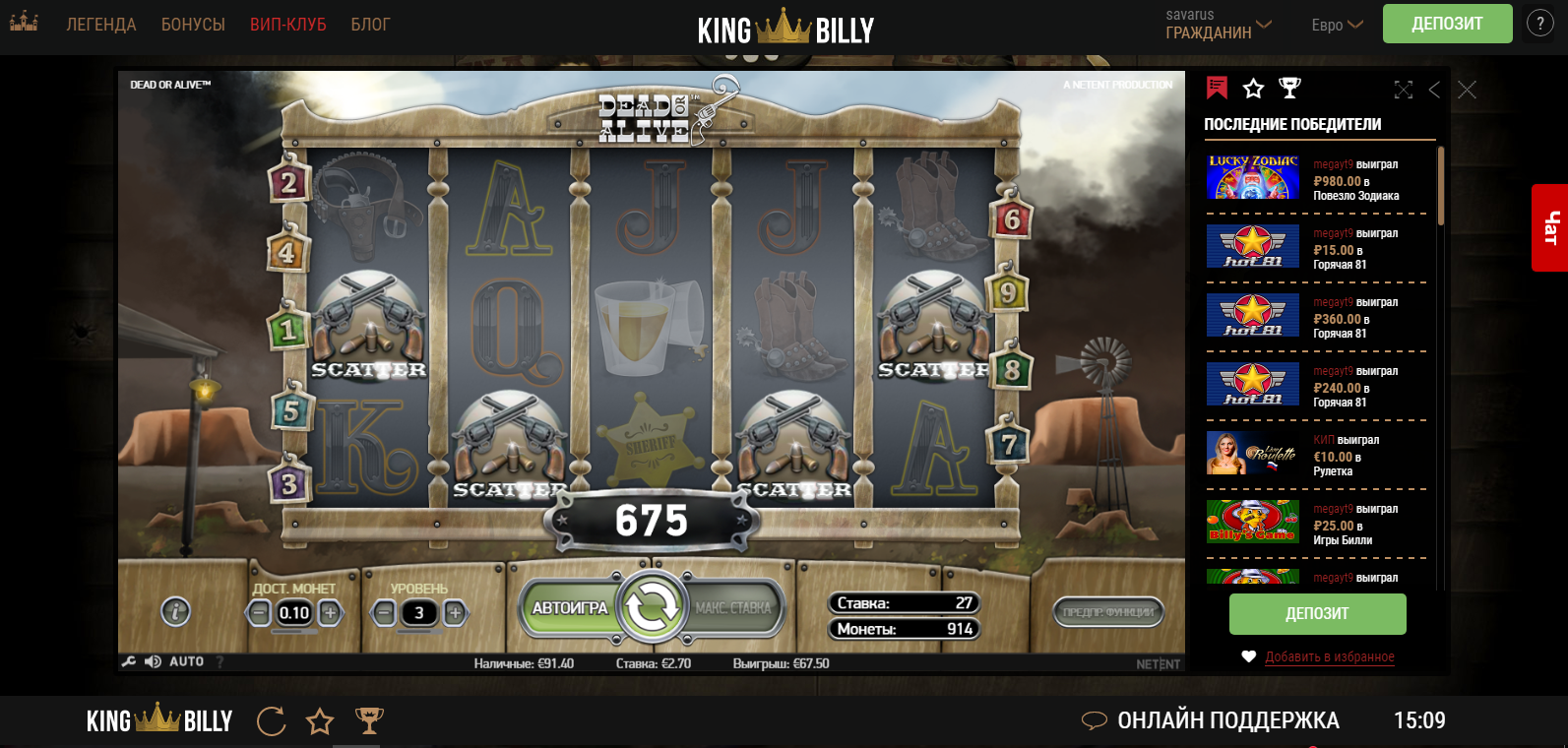Screen dimensions: 1568x748
Task: Open the red Чат side tab
Action: [1550, 227]
